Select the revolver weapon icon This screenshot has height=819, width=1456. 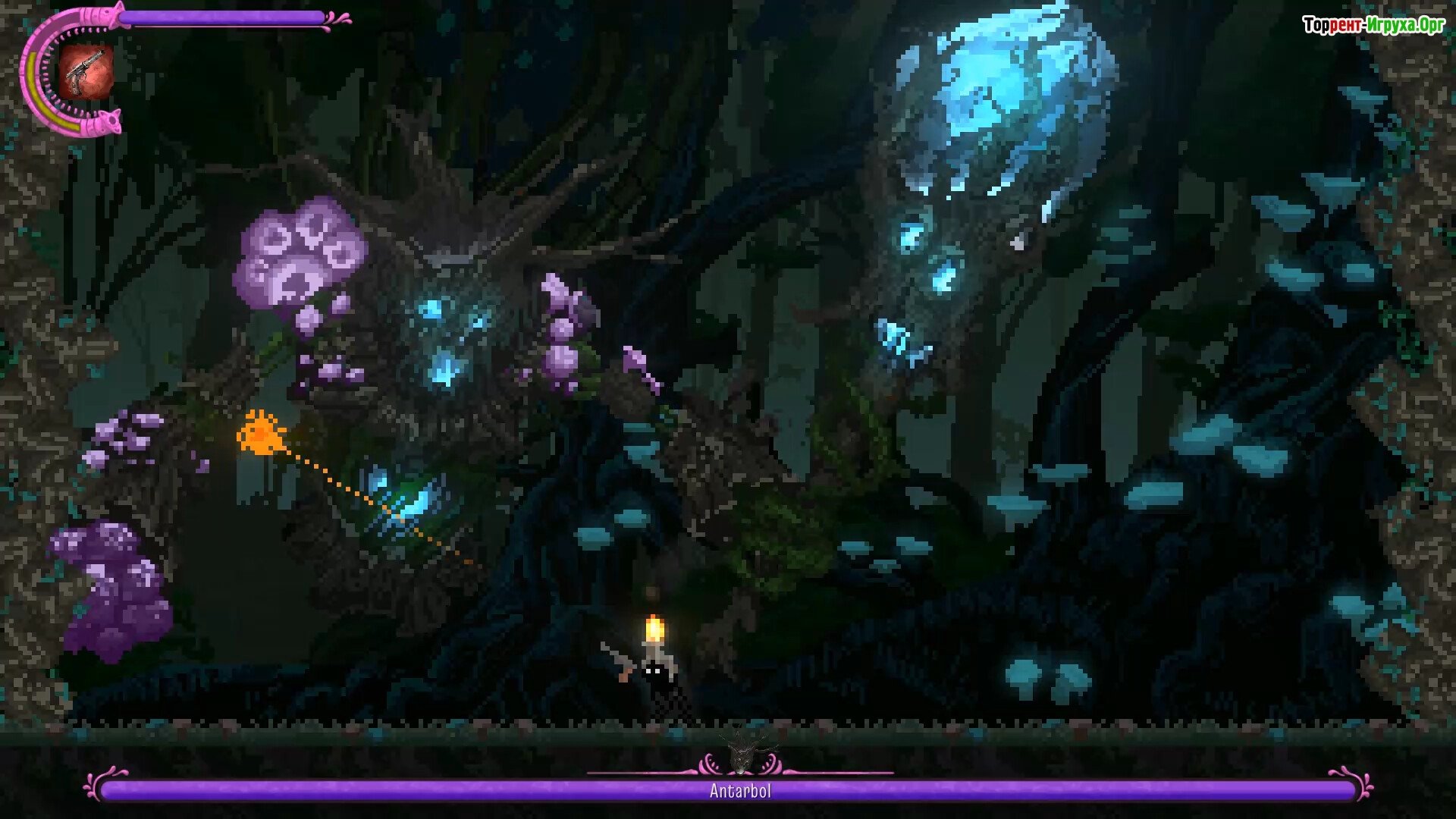pos(86,71)
